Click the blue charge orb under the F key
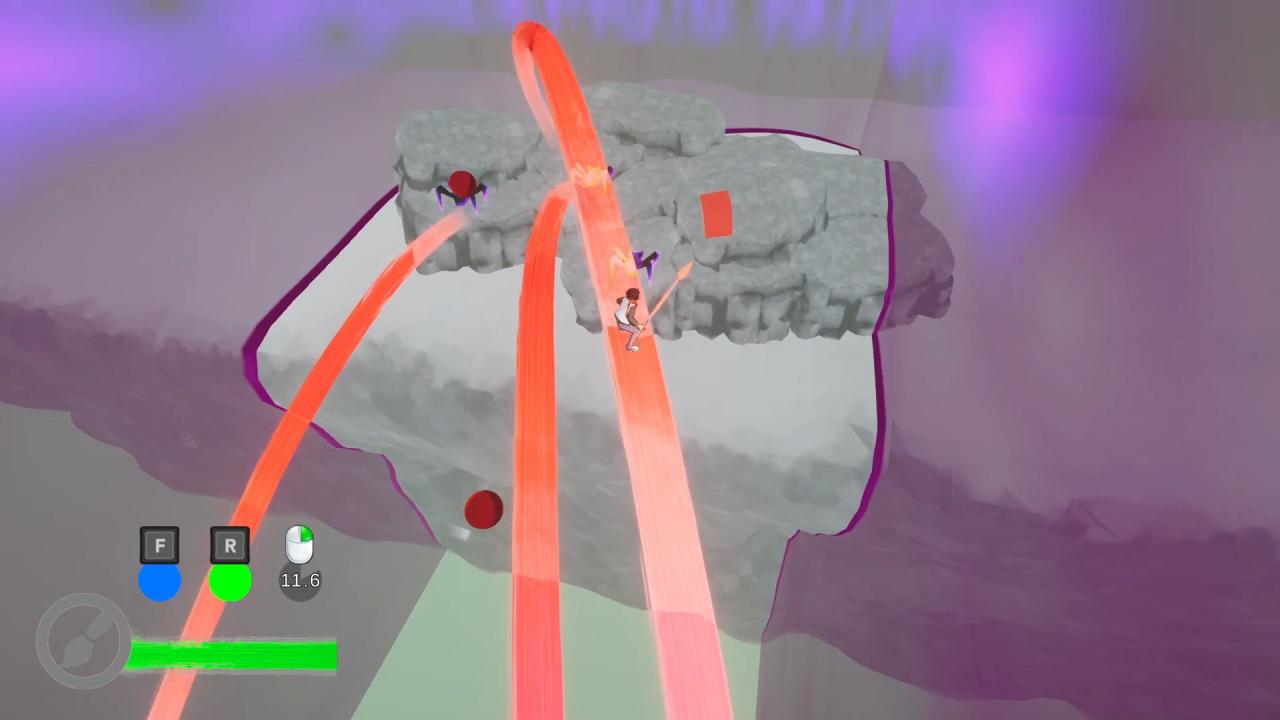 160,580
